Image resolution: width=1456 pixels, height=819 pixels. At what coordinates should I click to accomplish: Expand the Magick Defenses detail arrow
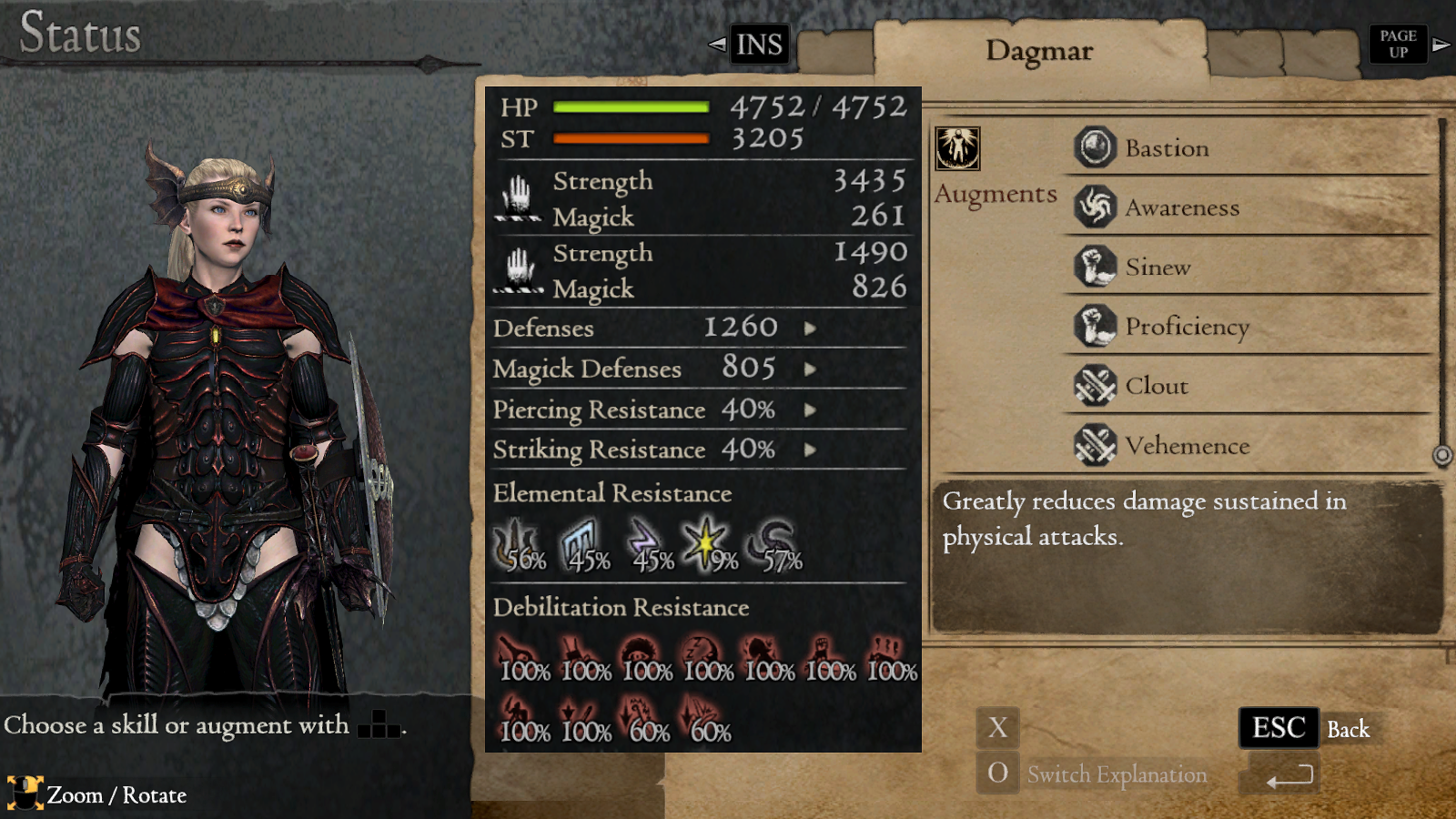808,370
